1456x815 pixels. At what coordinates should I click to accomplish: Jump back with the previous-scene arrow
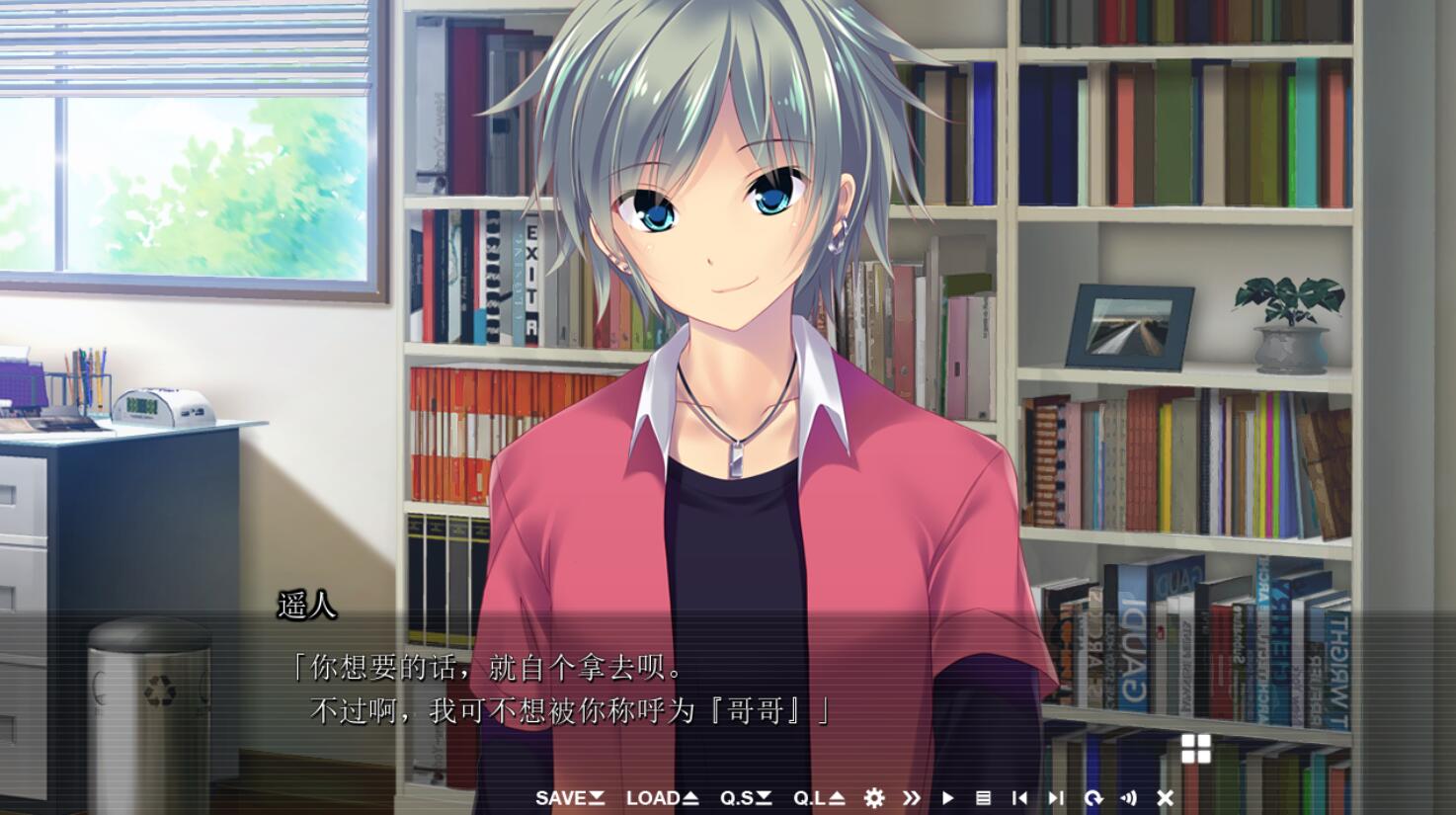1019,798
